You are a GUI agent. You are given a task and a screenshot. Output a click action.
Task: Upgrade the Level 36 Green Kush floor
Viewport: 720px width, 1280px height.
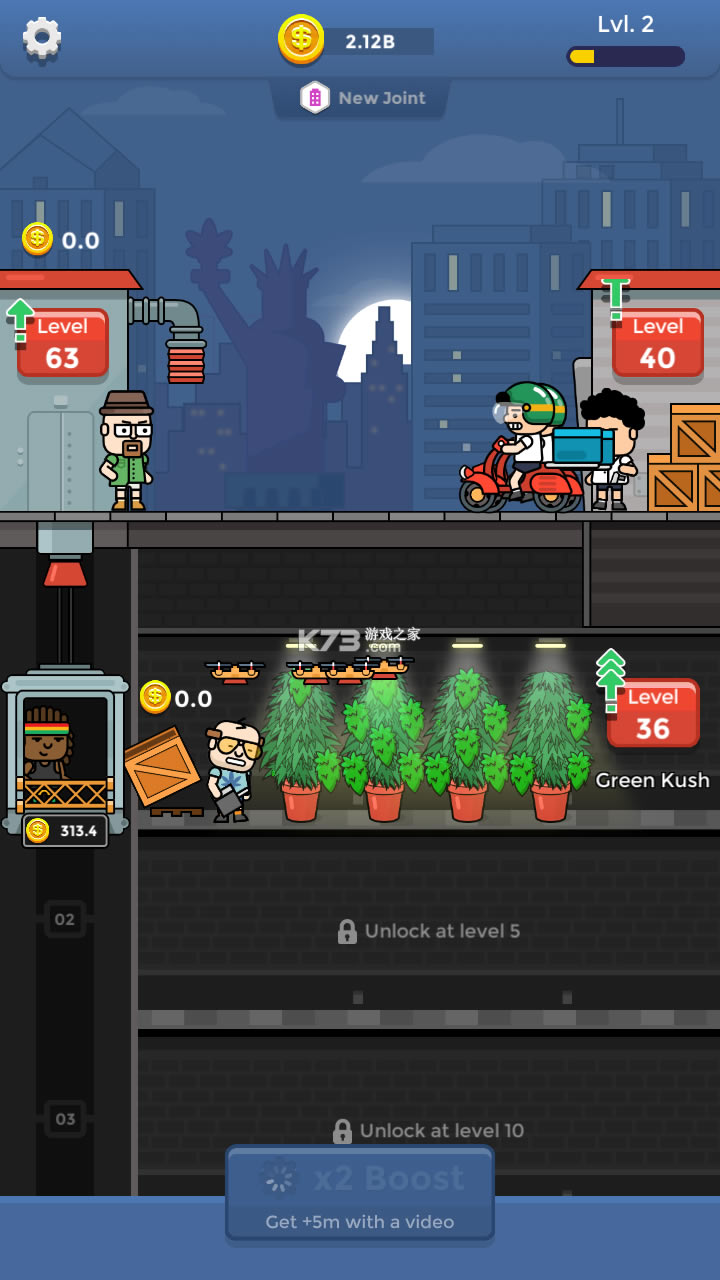652,713
